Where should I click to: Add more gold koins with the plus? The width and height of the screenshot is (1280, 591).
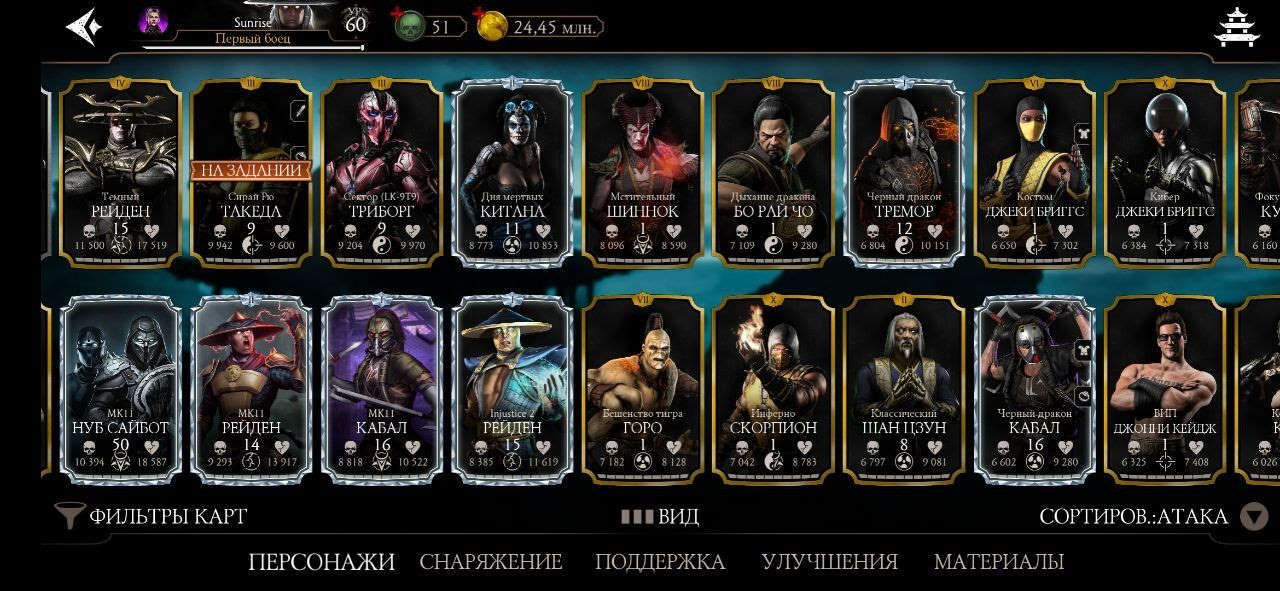coord(481,15)
